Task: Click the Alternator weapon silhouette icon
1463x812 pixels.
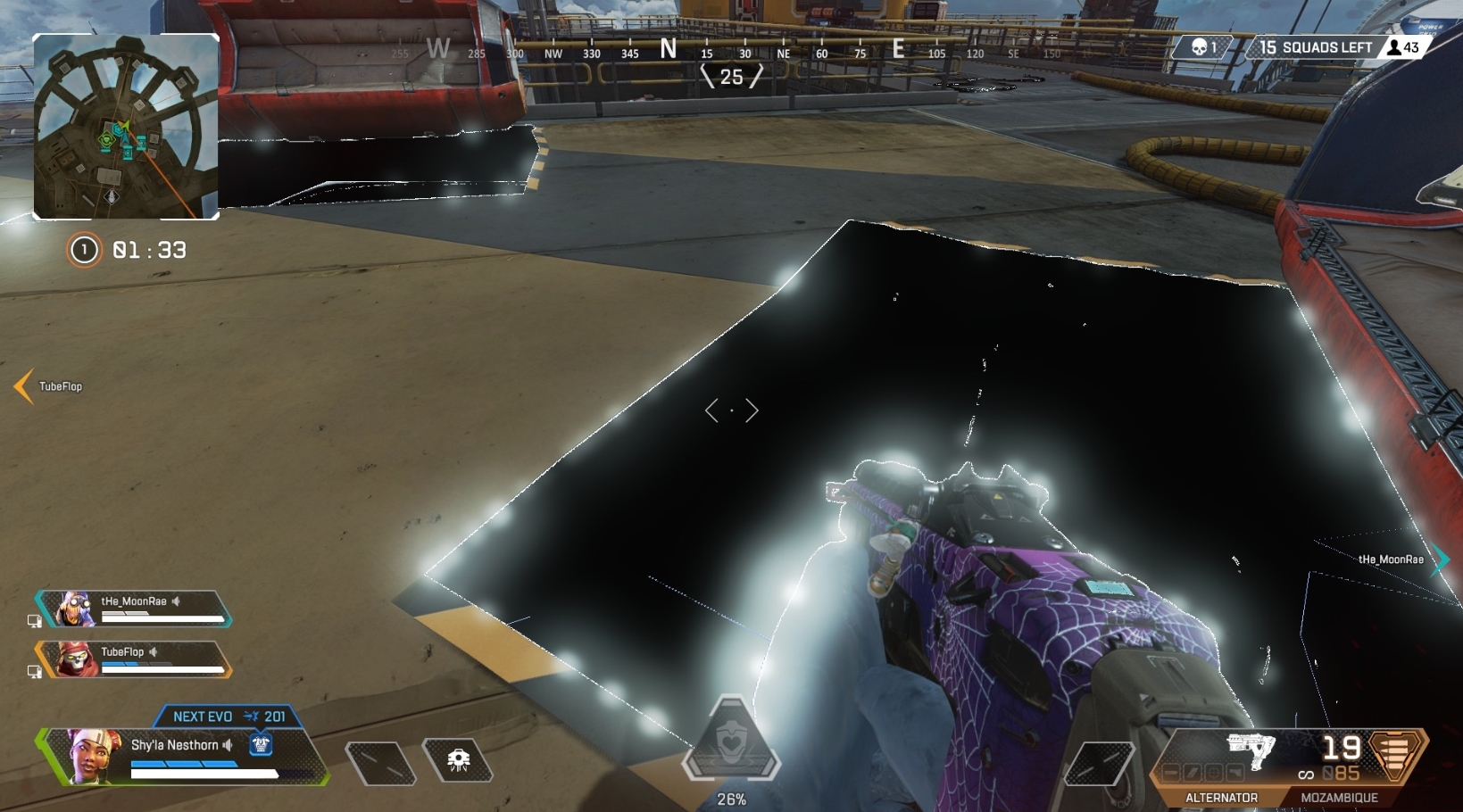Action: click(1250, 752)
